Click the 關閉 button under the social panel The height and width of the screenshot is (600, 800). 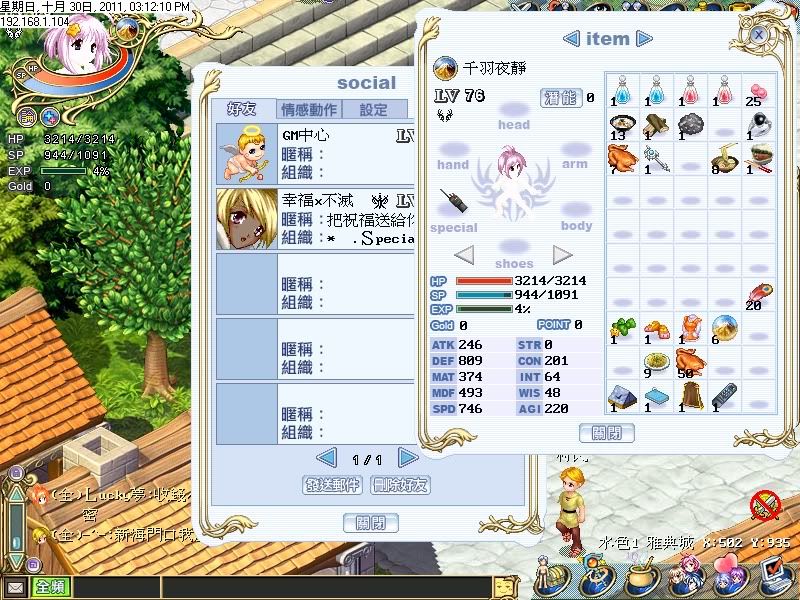(370, 522)
